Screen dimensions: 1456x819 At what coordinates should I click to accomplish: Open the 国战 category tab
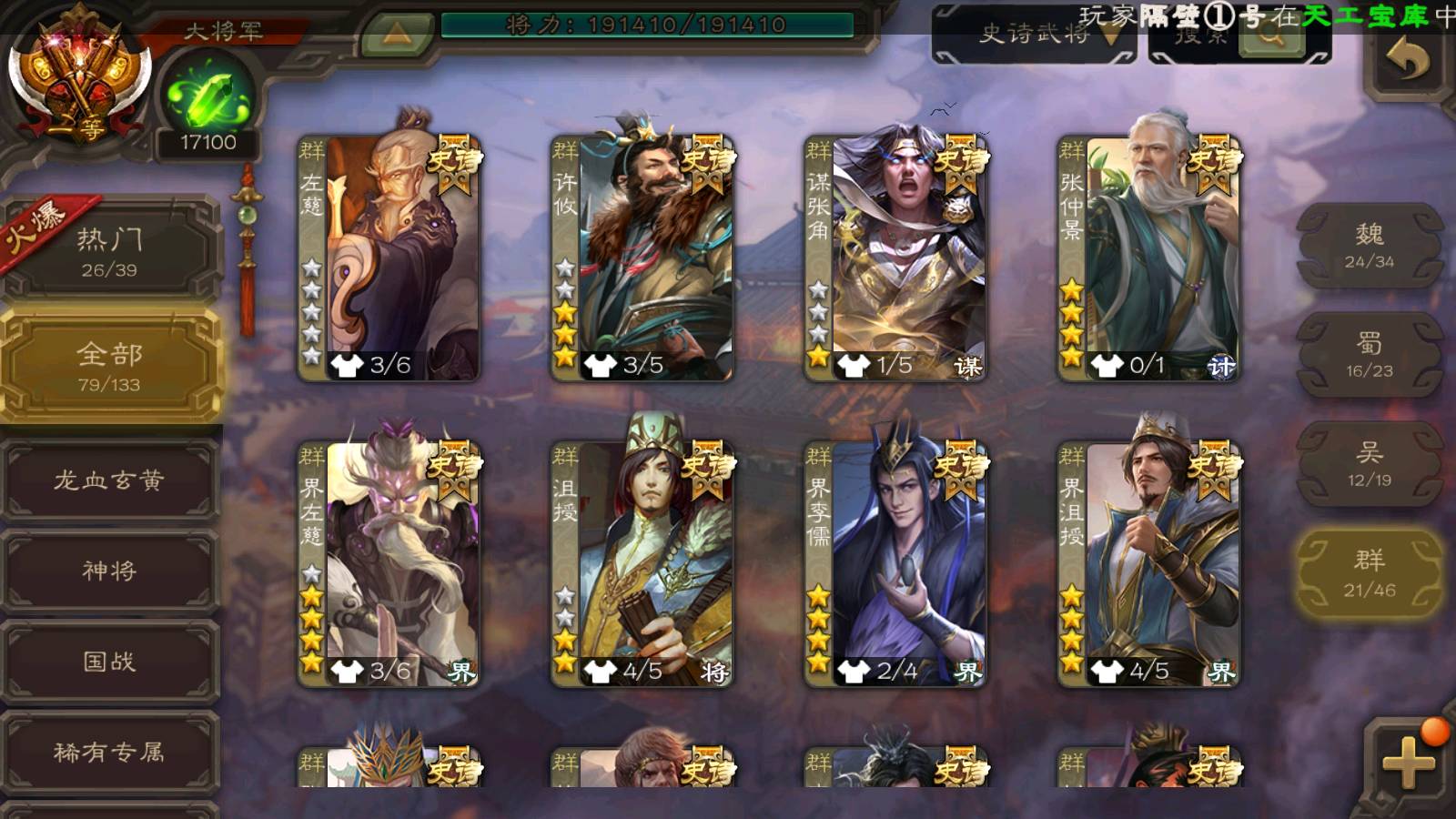point(109,662)
